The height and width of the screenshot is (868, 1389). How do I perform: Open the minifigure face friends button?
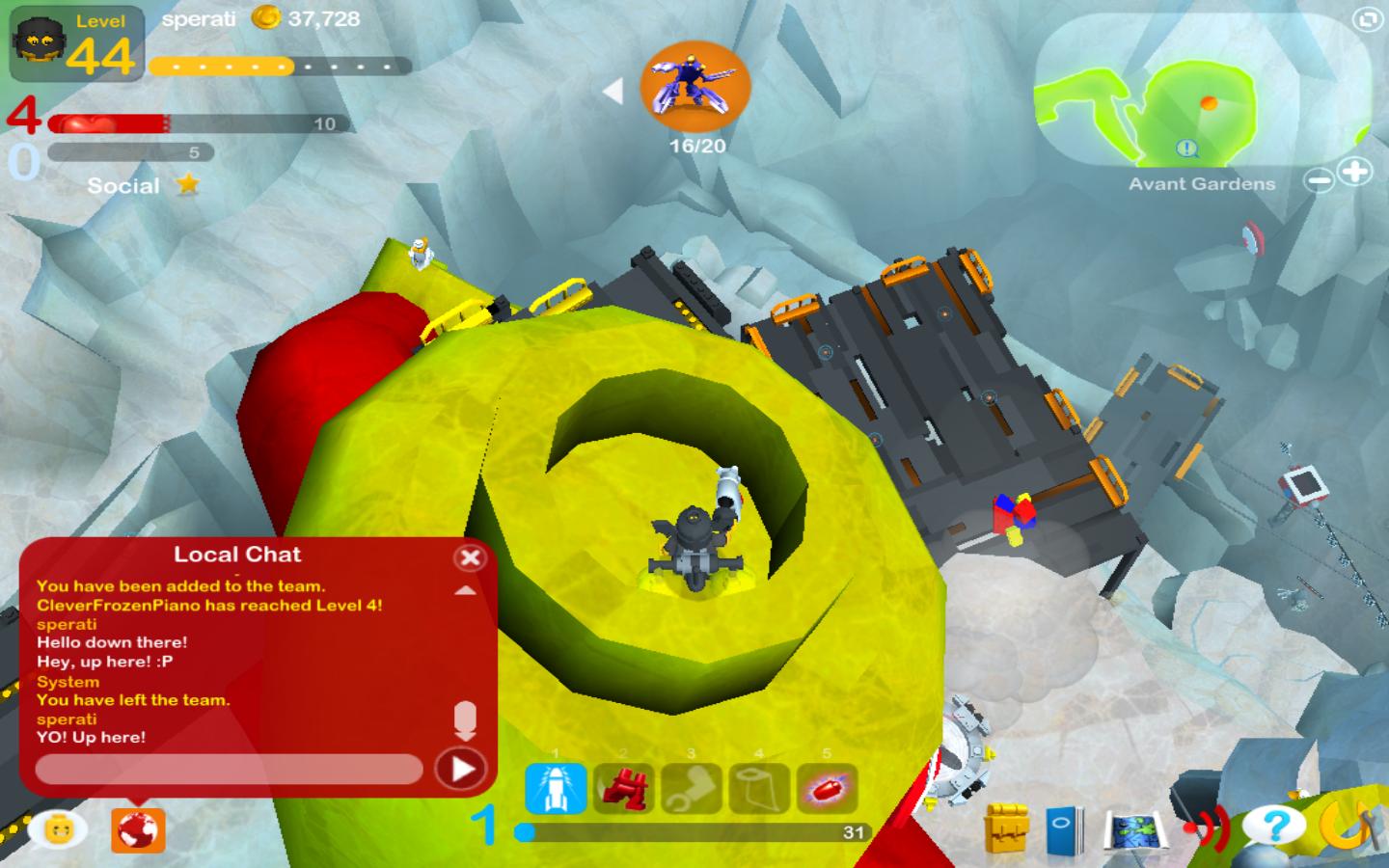click(x=60, y=828)
